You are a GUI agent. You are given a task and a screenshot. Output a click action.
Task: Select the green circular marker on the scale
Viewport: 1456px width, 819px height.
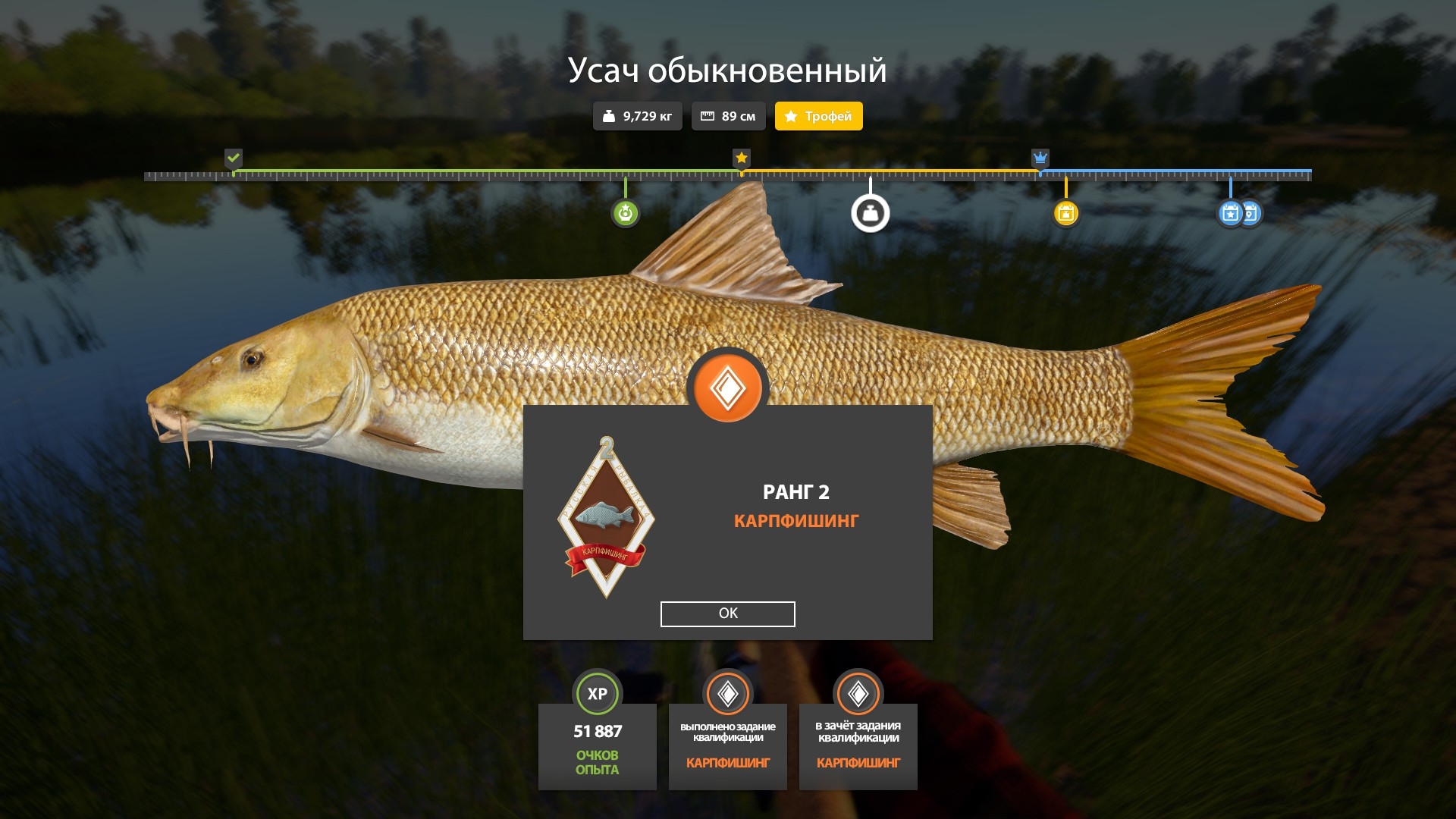[x=625, y=214]
